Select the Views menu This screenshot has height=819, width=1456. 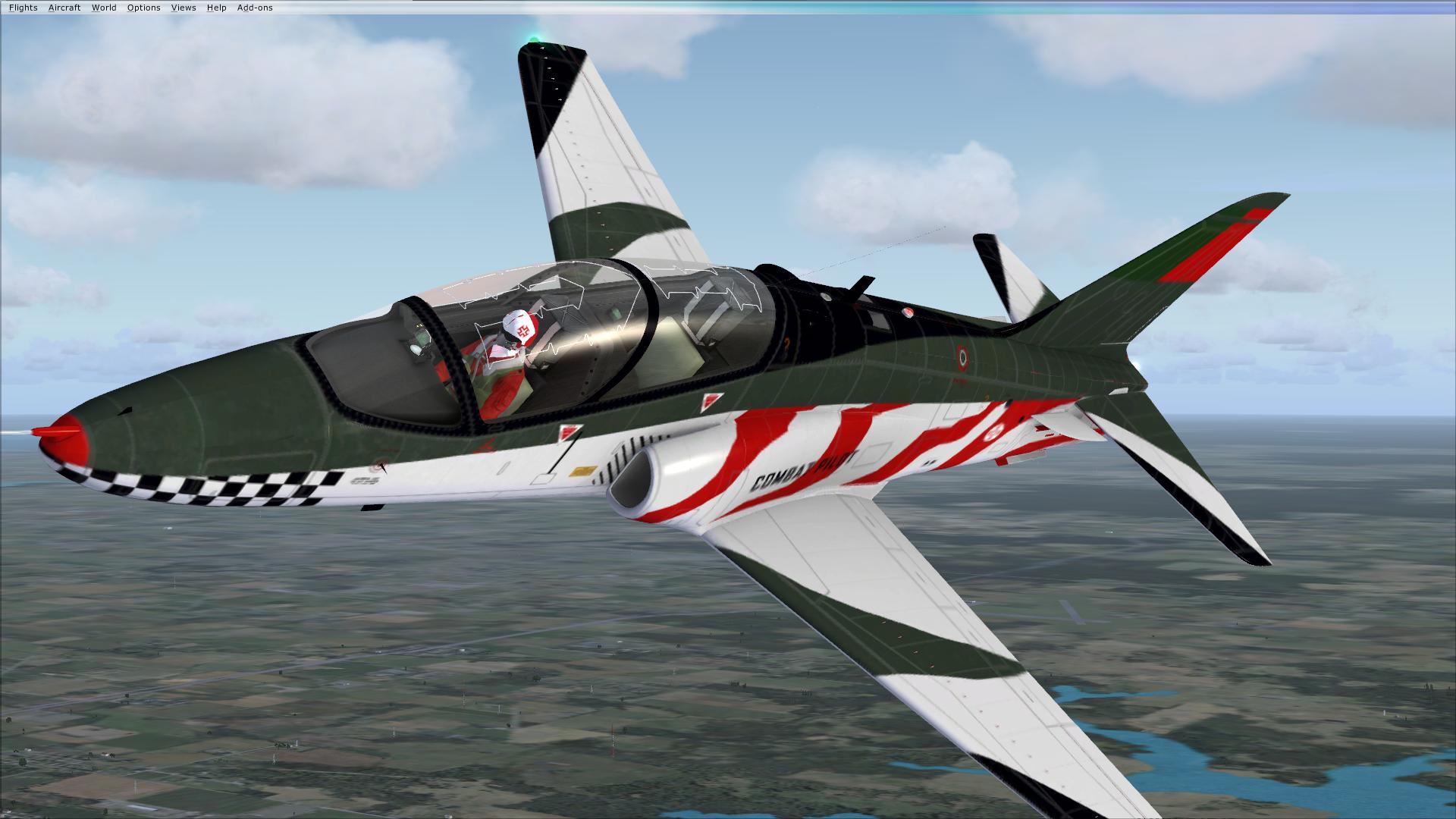[x=184, y=8]
